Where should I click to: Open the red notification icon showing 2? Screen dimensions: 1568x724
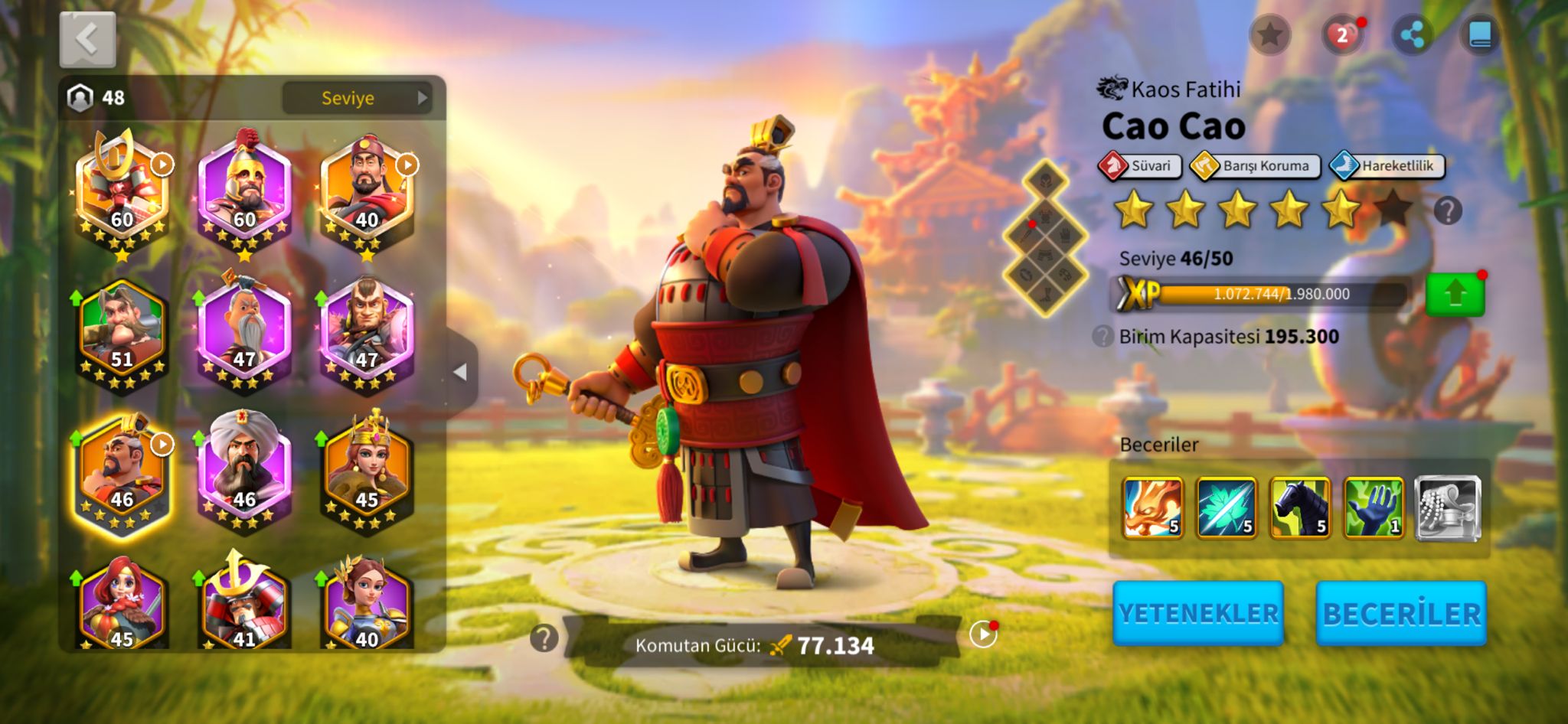[1341, 35]
